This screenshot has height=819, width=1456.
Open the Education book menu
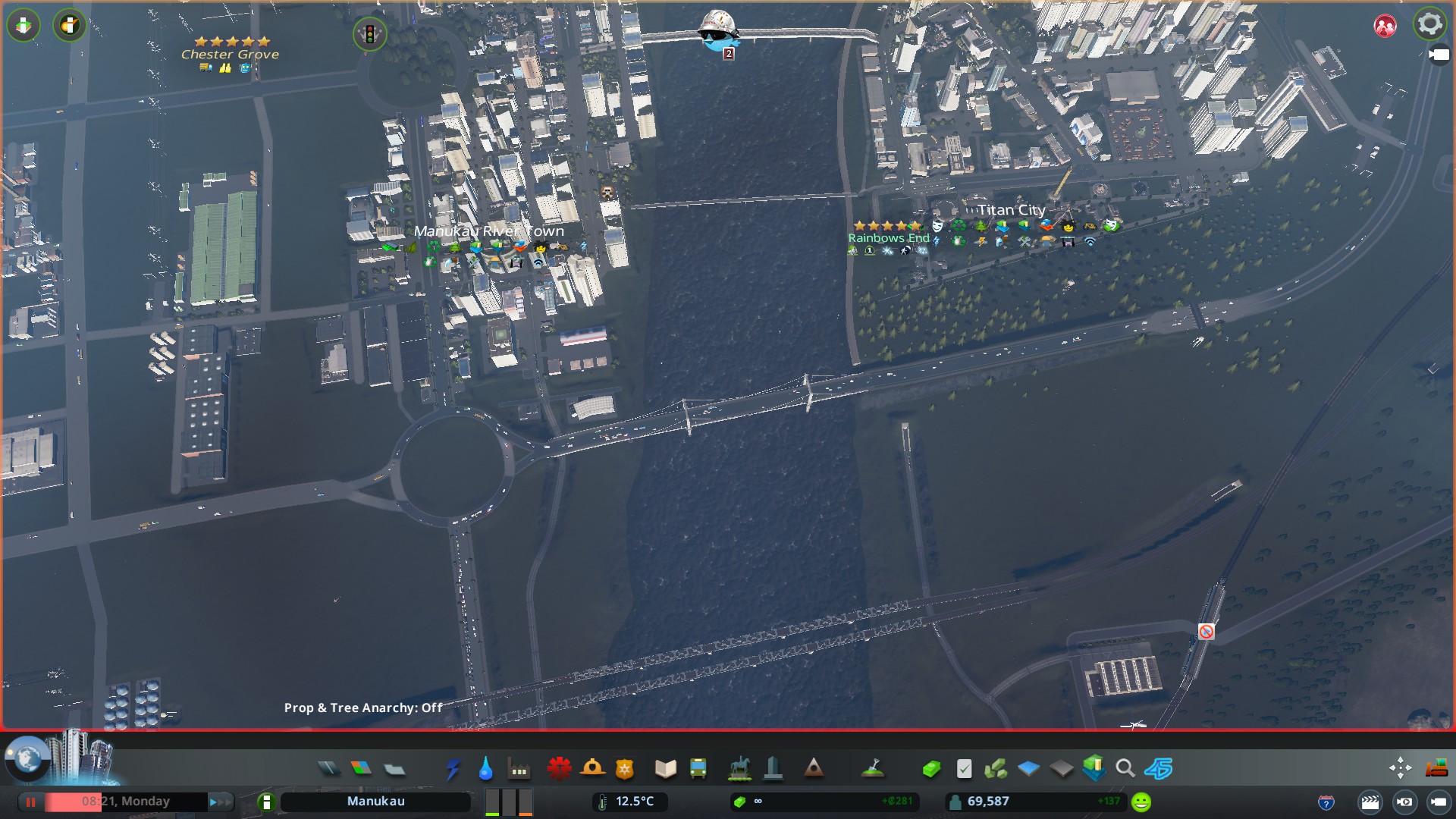[665, 769]
